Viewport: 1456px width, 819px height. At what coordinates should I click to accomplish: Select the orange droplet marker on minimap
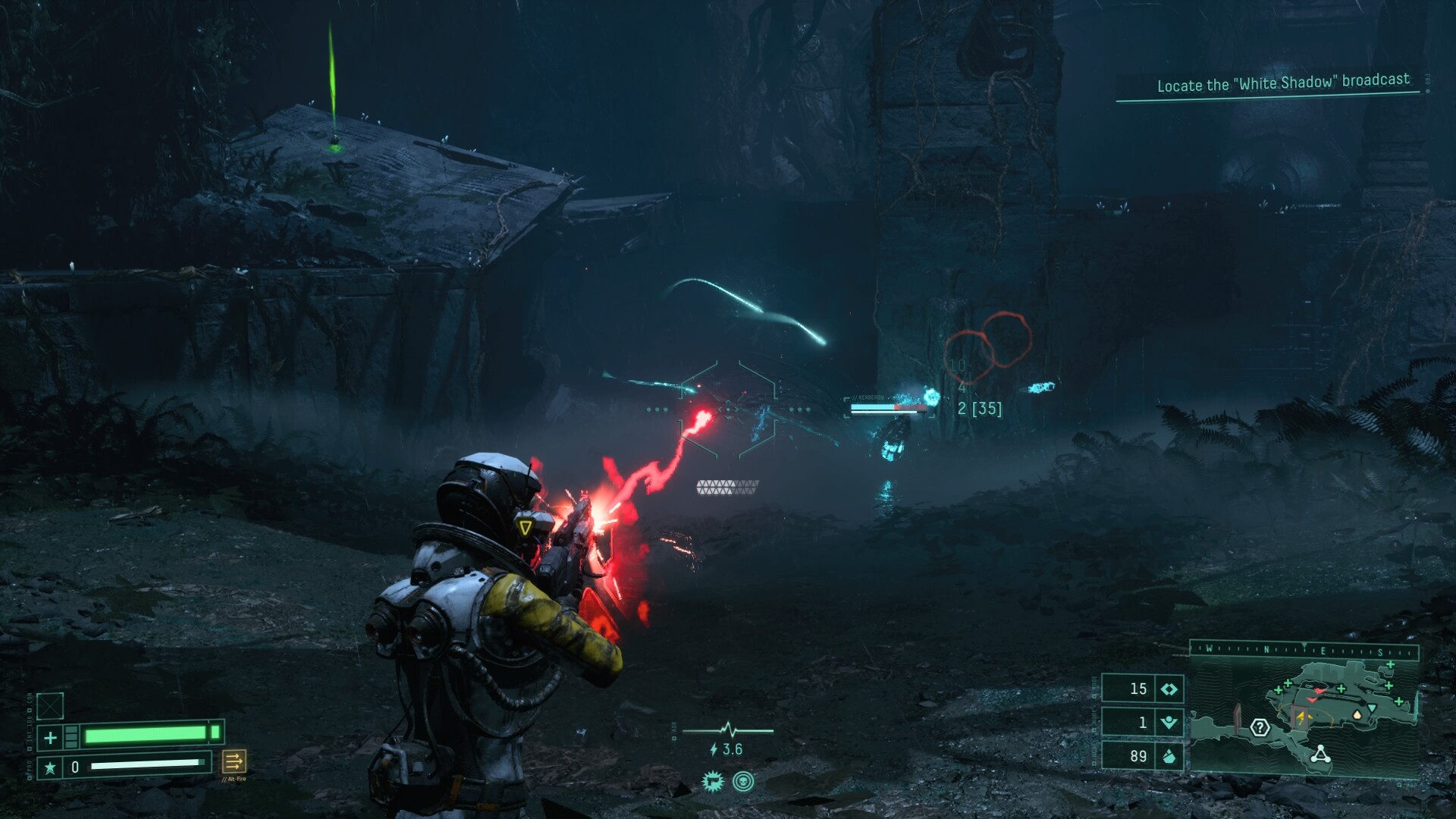(x=1357, y=714)
